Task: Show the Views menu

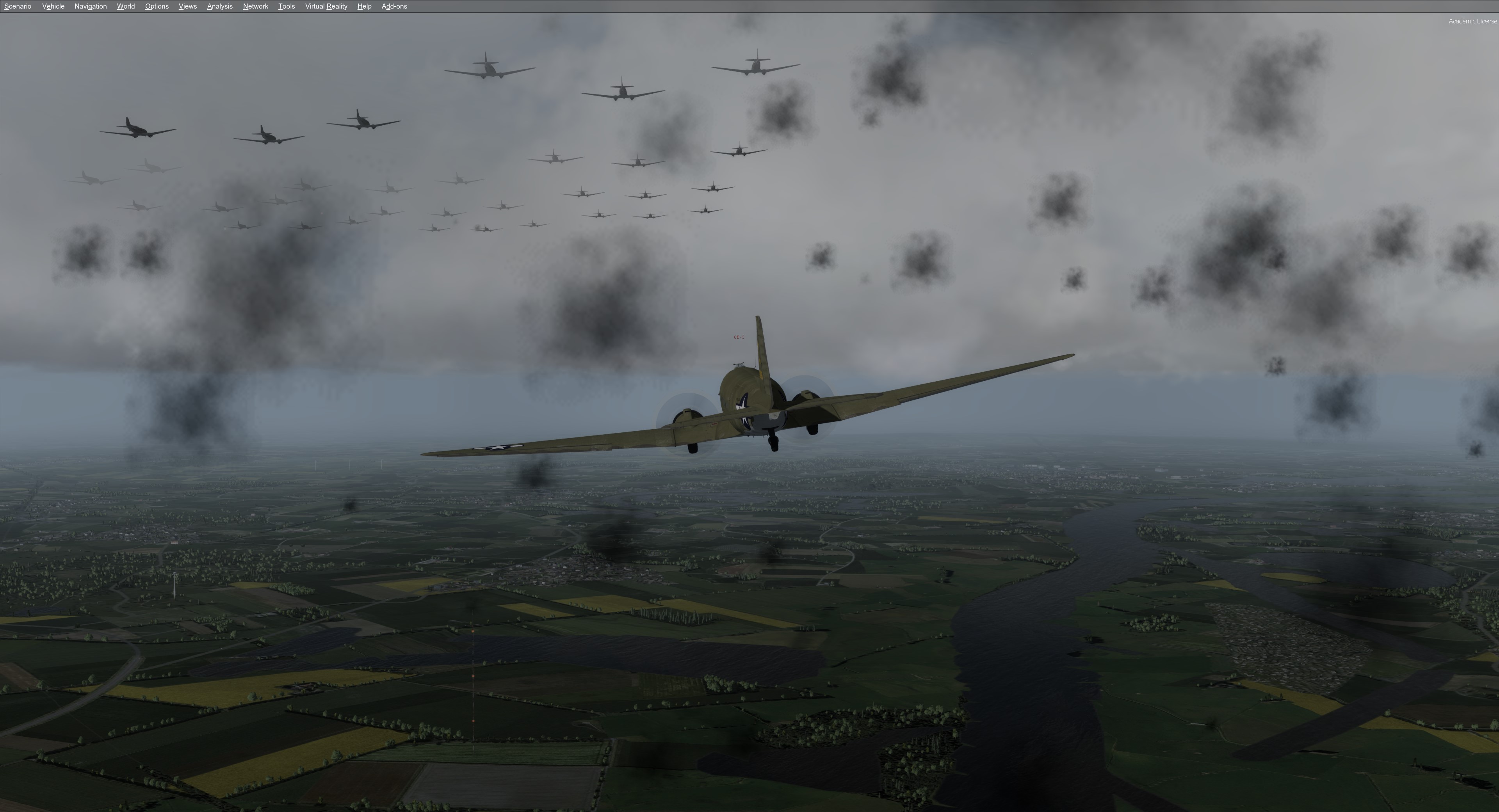Action: pos(187,6)
